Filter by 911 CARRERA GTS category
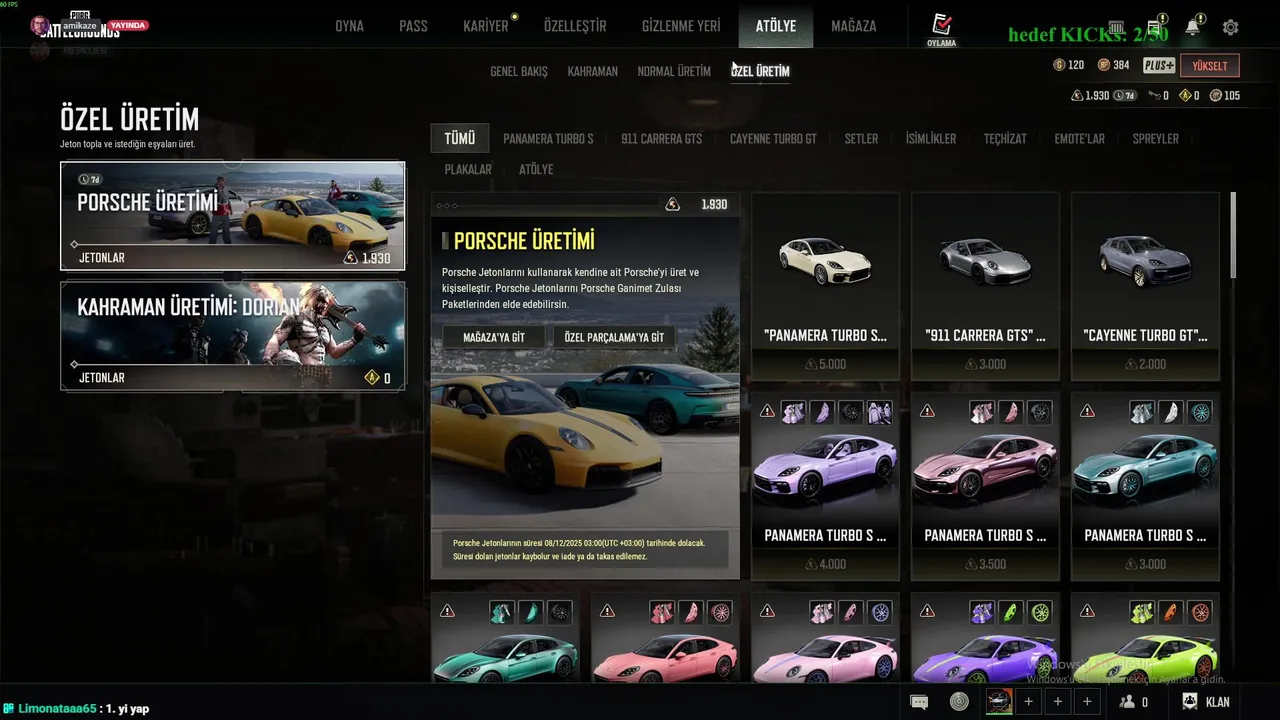This screenshot has height=720, width=1280. click(x=661, y=139)
